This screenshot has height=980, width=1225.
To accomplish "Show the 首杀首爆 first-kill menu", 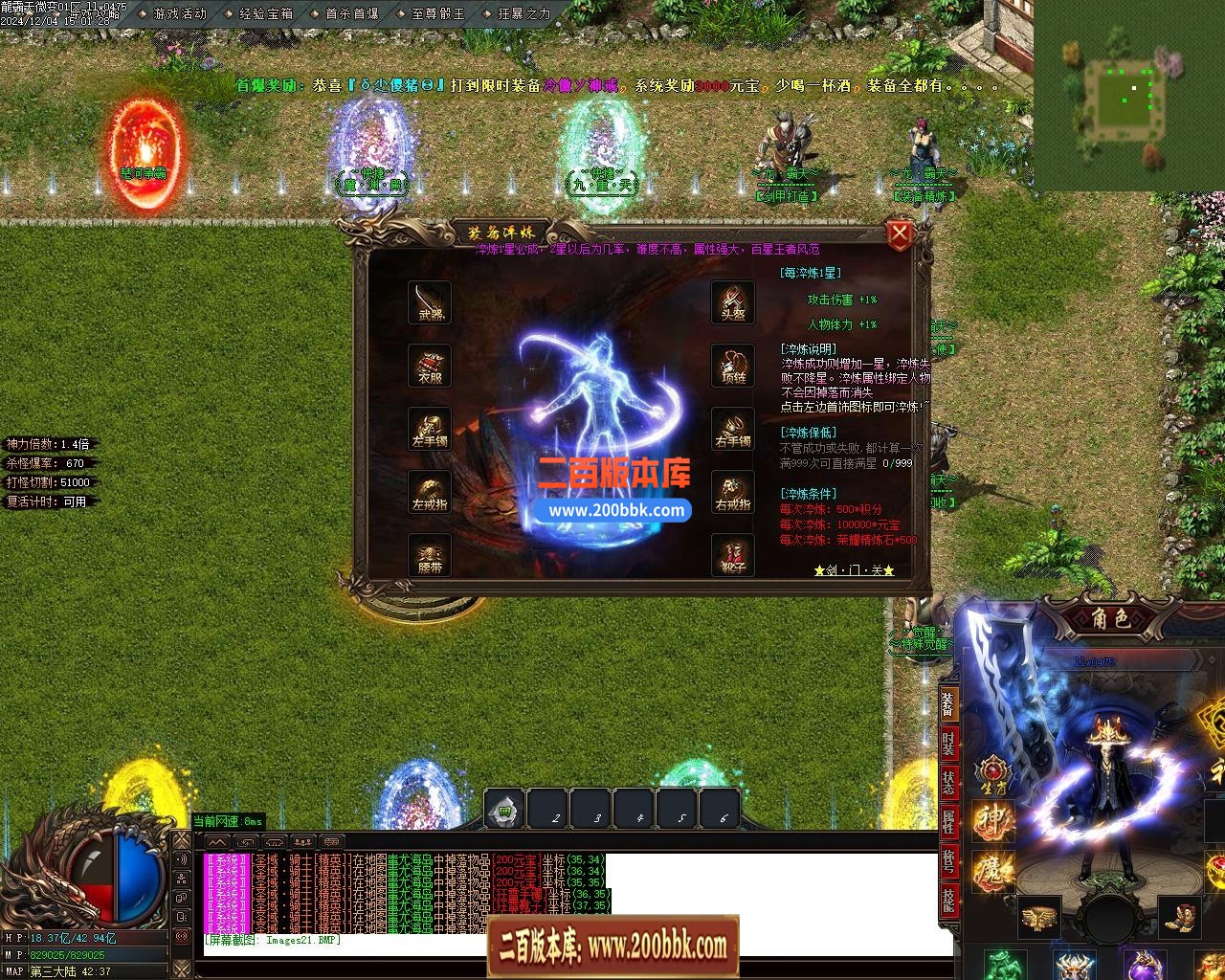I will (352, 14).
